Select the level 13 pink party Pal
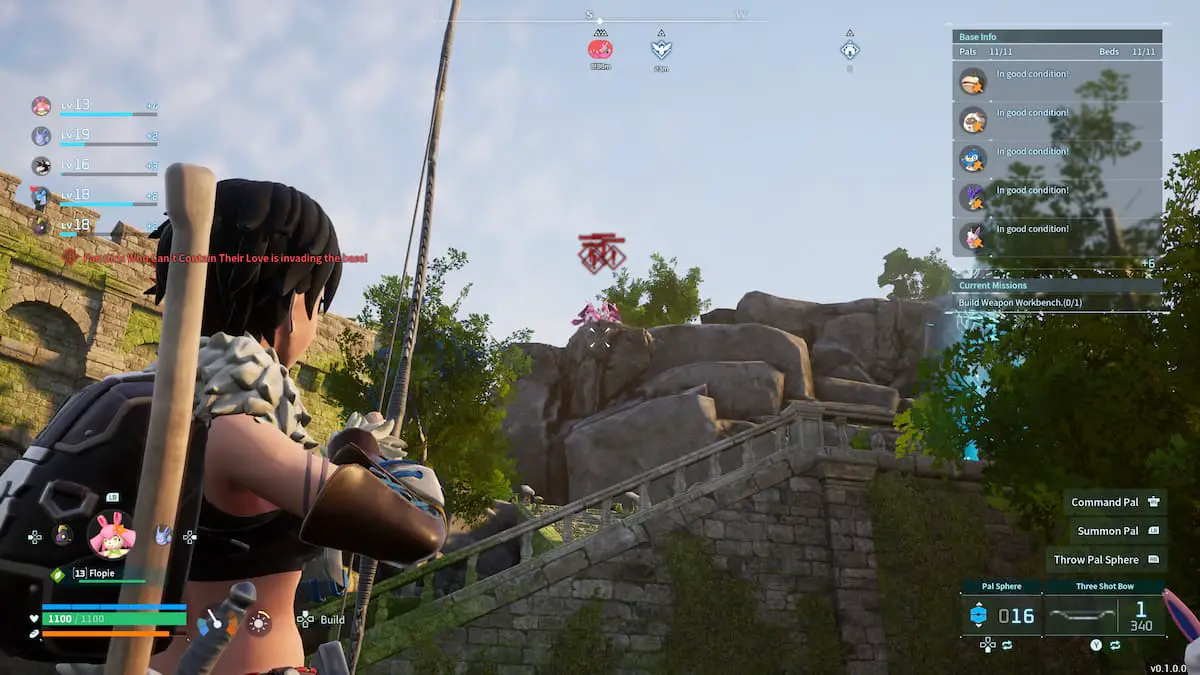Image resolution: width=1200 pixels, height=675 pixels. pos(42,106)
